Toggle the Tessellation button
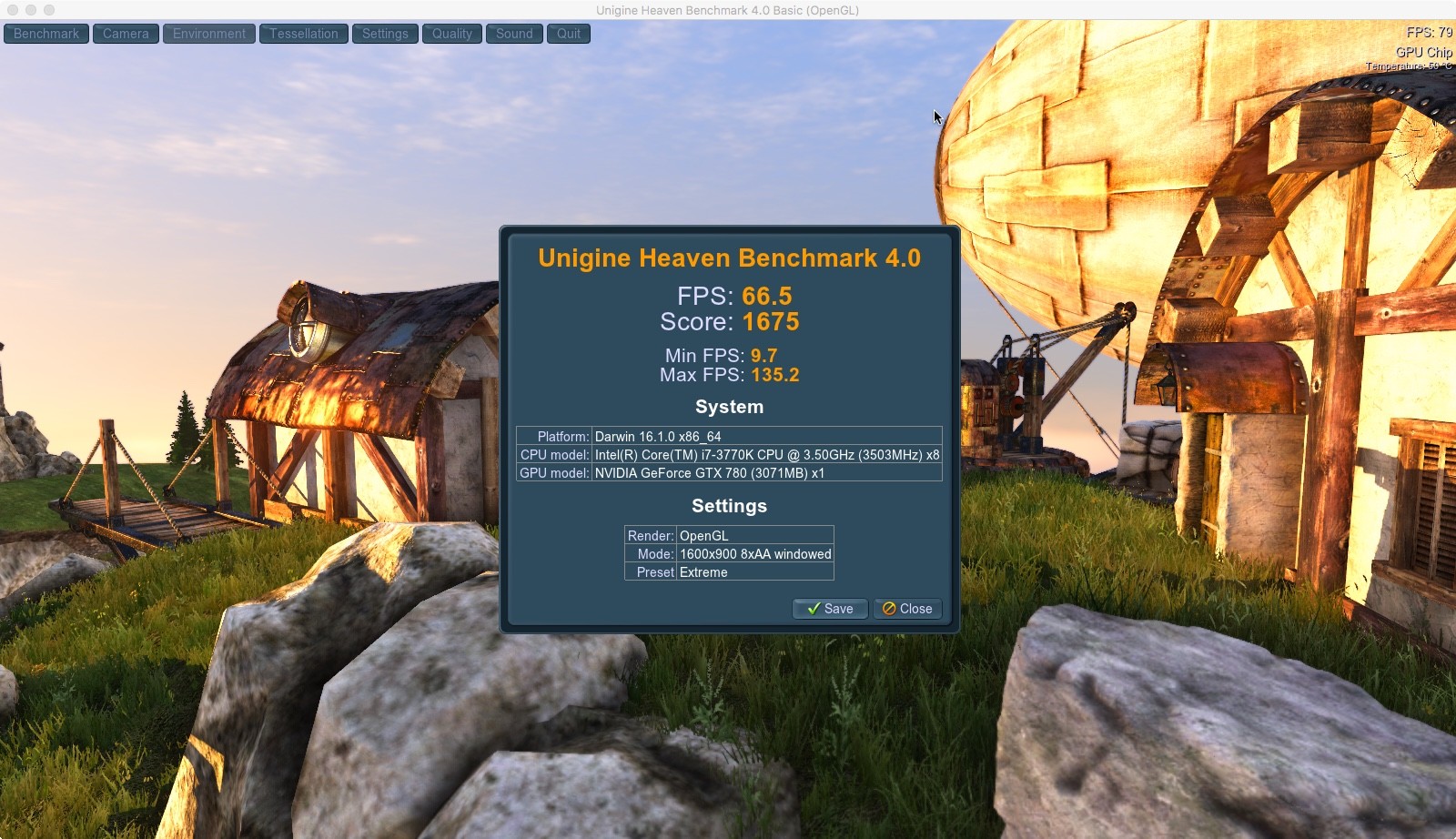Screen dimensions: 1456x839 click(x=303, y=34)
